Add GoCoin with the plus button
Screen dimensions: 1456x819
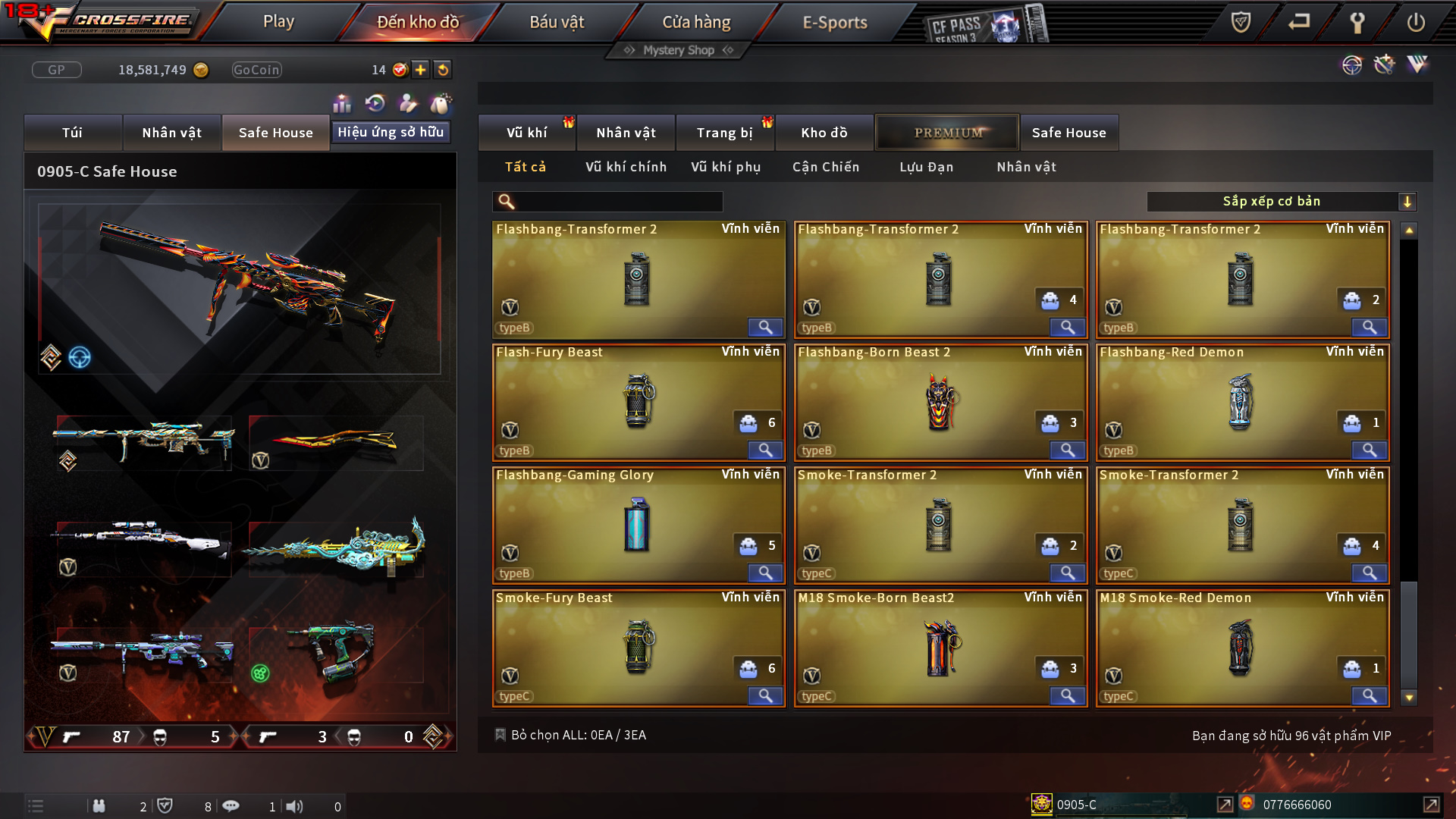point(420,70)
